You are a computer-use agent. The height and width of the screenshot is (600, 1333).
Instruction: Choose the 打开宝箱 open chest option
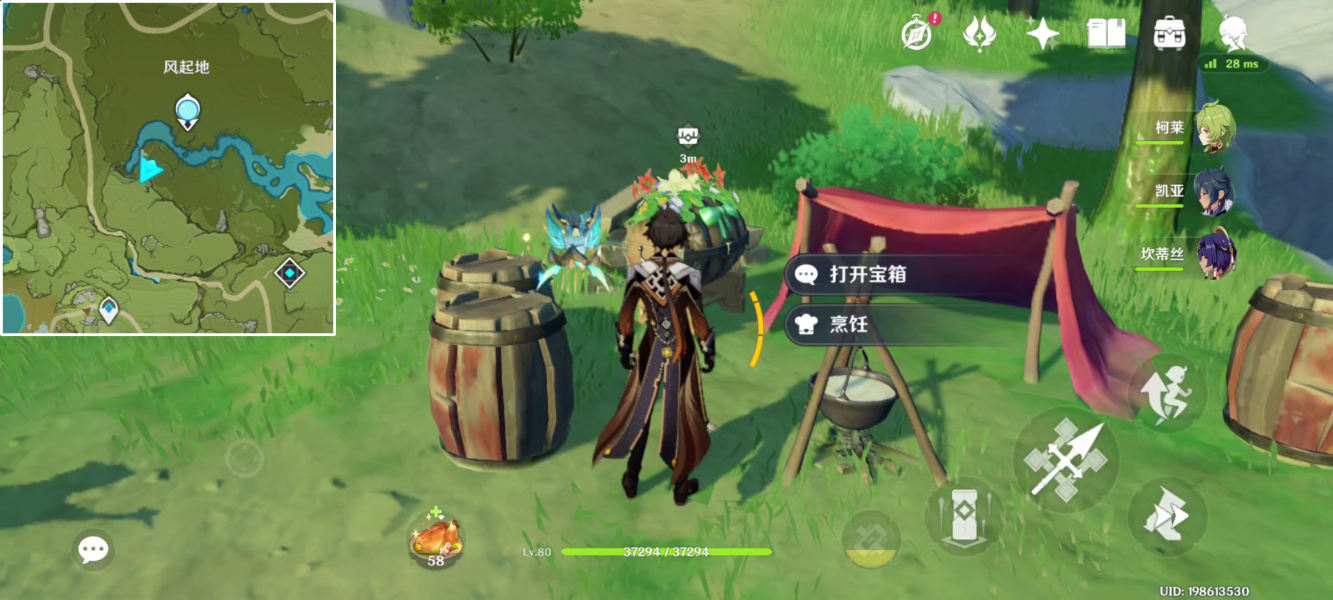[x=866, y=274]
